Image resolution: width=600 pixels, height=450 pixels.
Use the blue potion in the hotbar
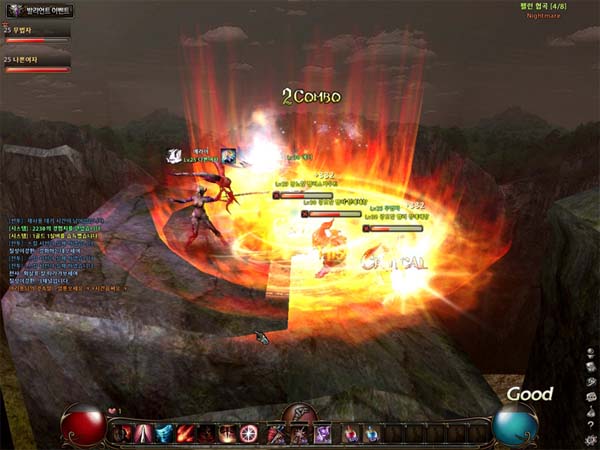coord(372,433)
